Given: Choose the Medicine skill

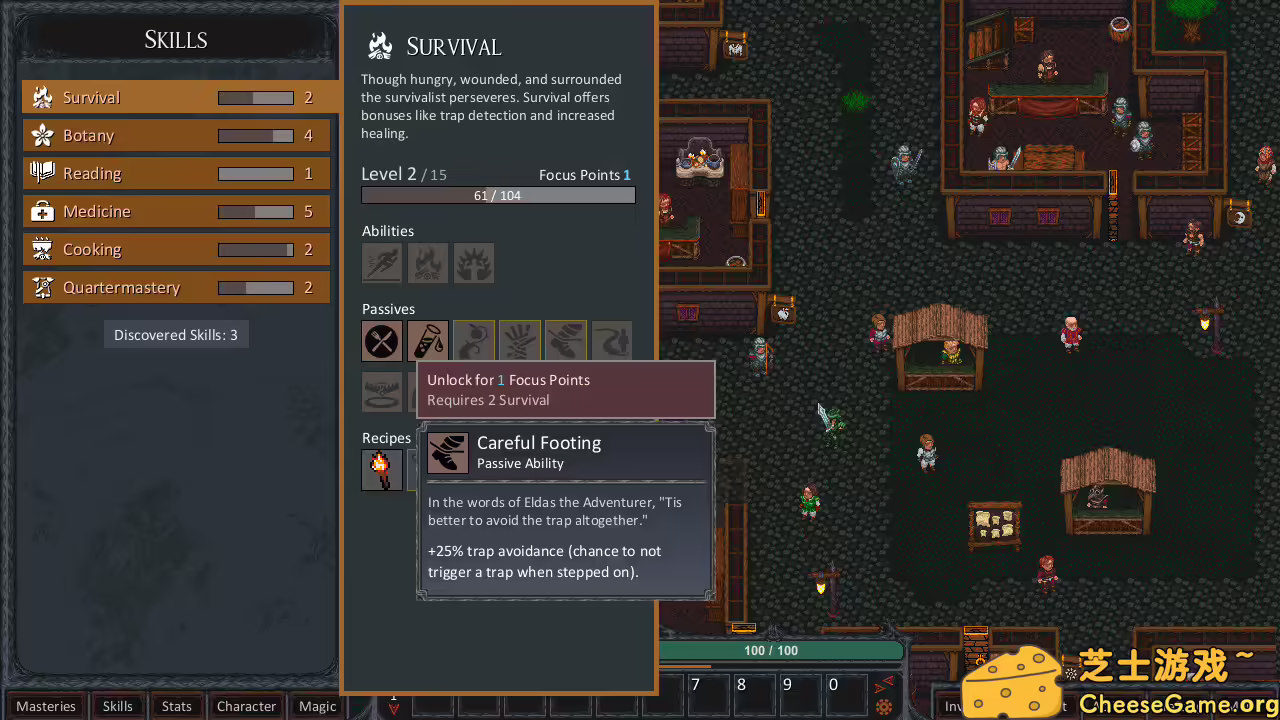Looking at the screenshot, I should pyautogui.click(x=175, y=211).
